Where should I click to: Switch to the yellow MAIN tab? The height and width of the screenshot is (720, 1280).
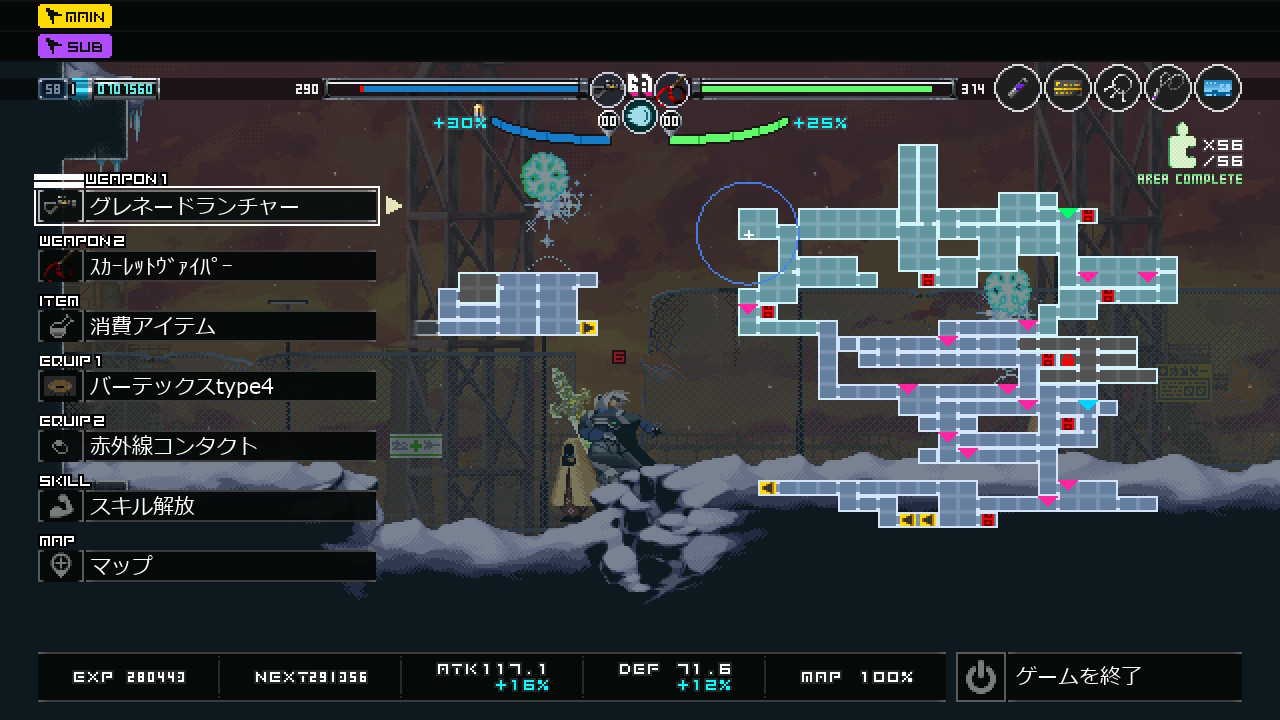[x=75, y=16]
